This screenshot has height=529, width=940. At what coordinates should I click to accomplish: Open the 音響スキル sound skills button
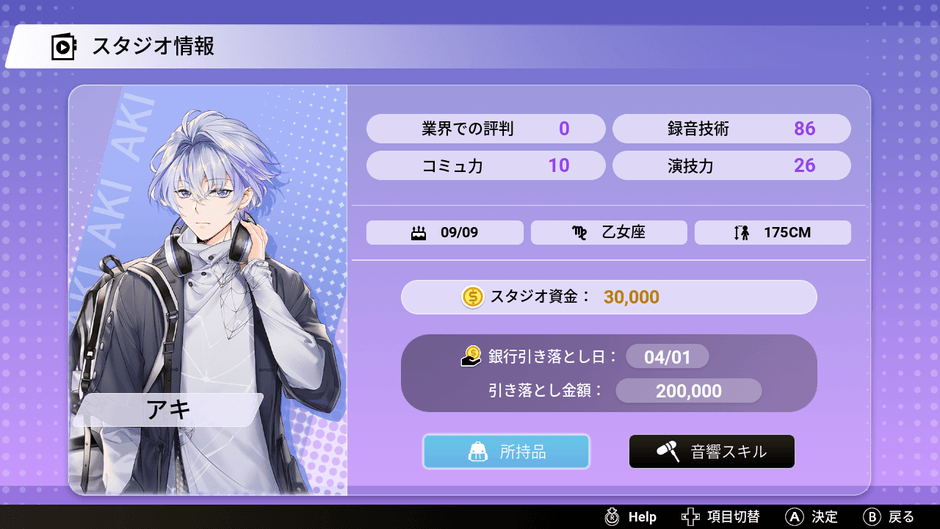coord(712,452)
